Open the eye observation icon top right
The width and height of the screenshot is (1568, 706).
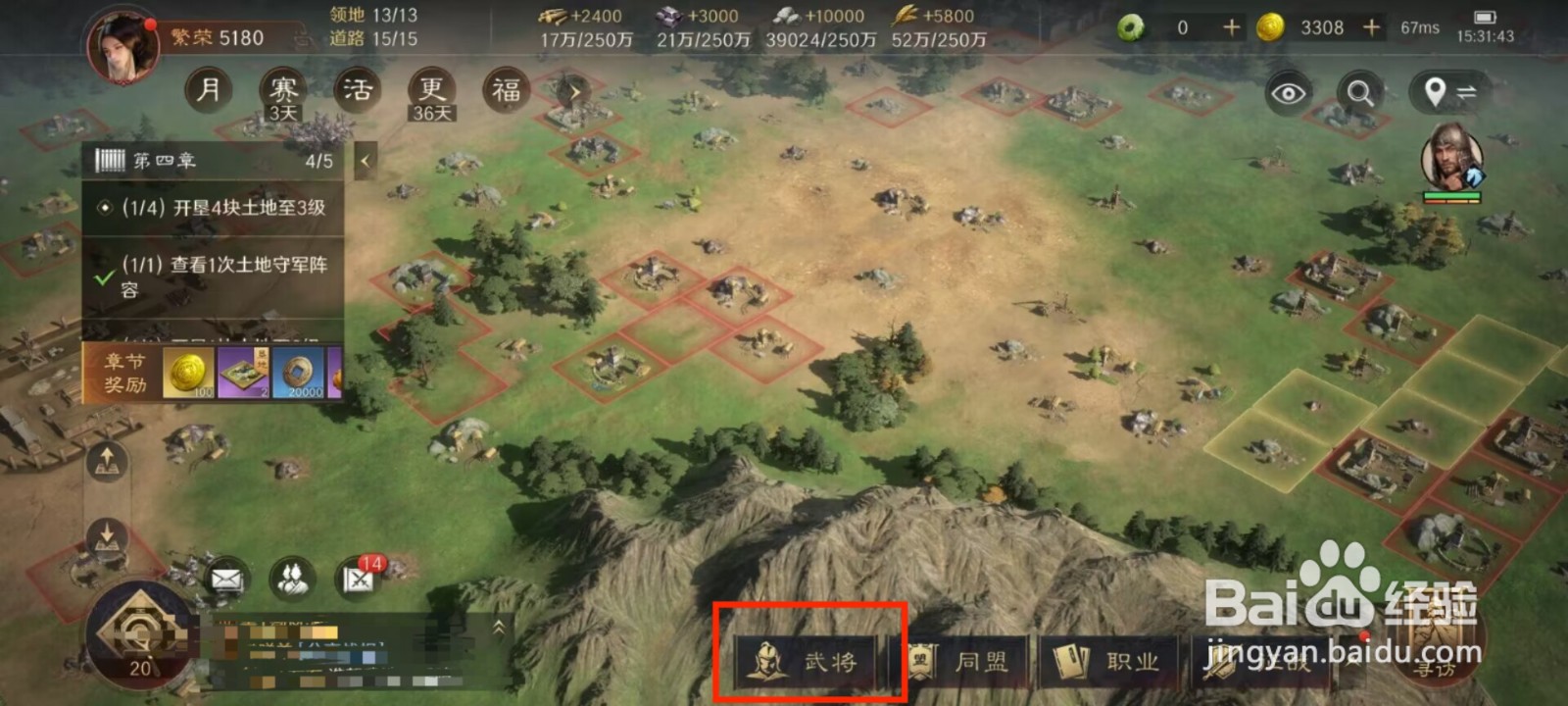click(1289, 92)
